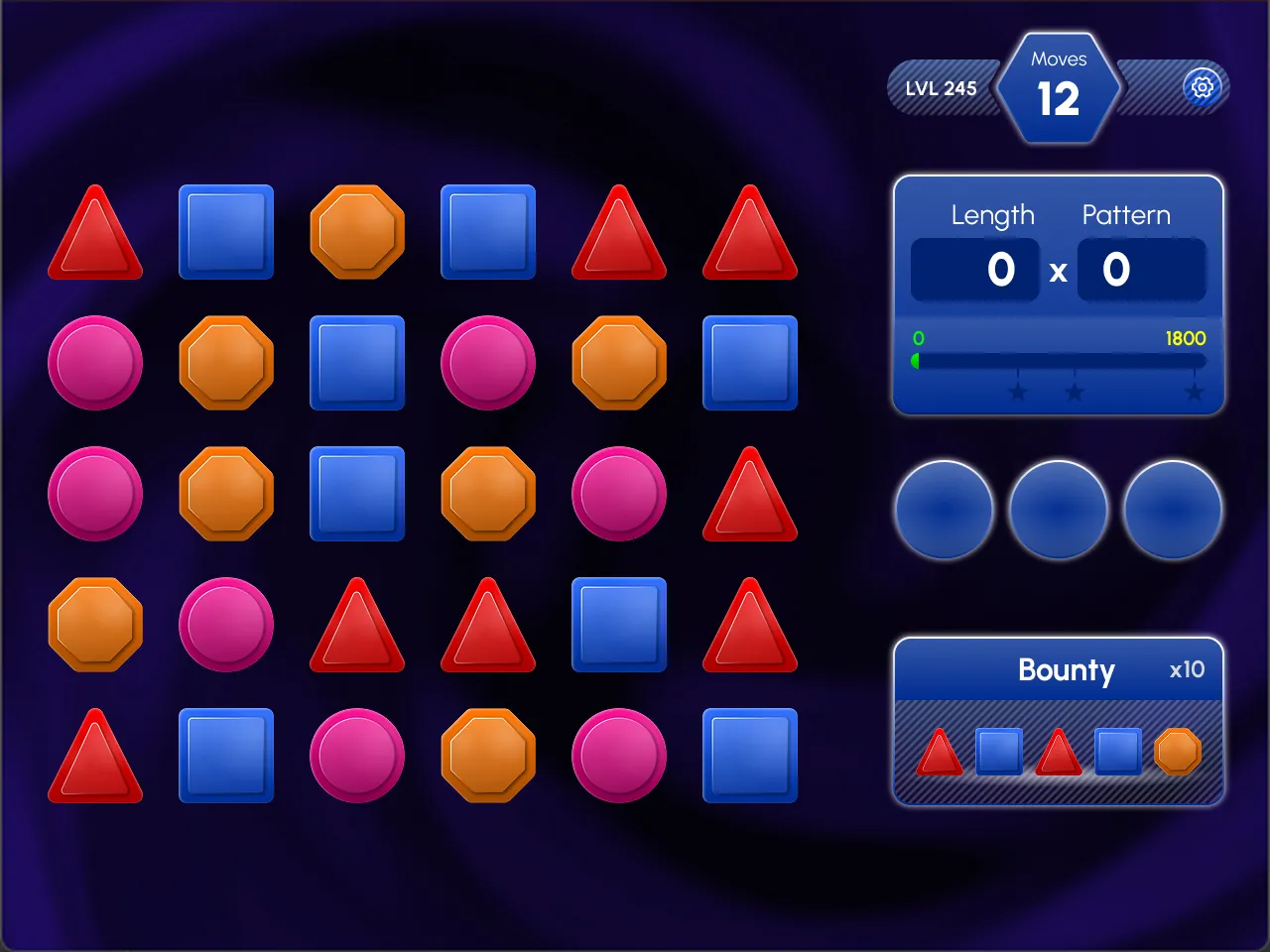Activate the rightmost booster circle
Image resolution: width=1270 pixels, height=952 pixels.
pos(1172,509)
